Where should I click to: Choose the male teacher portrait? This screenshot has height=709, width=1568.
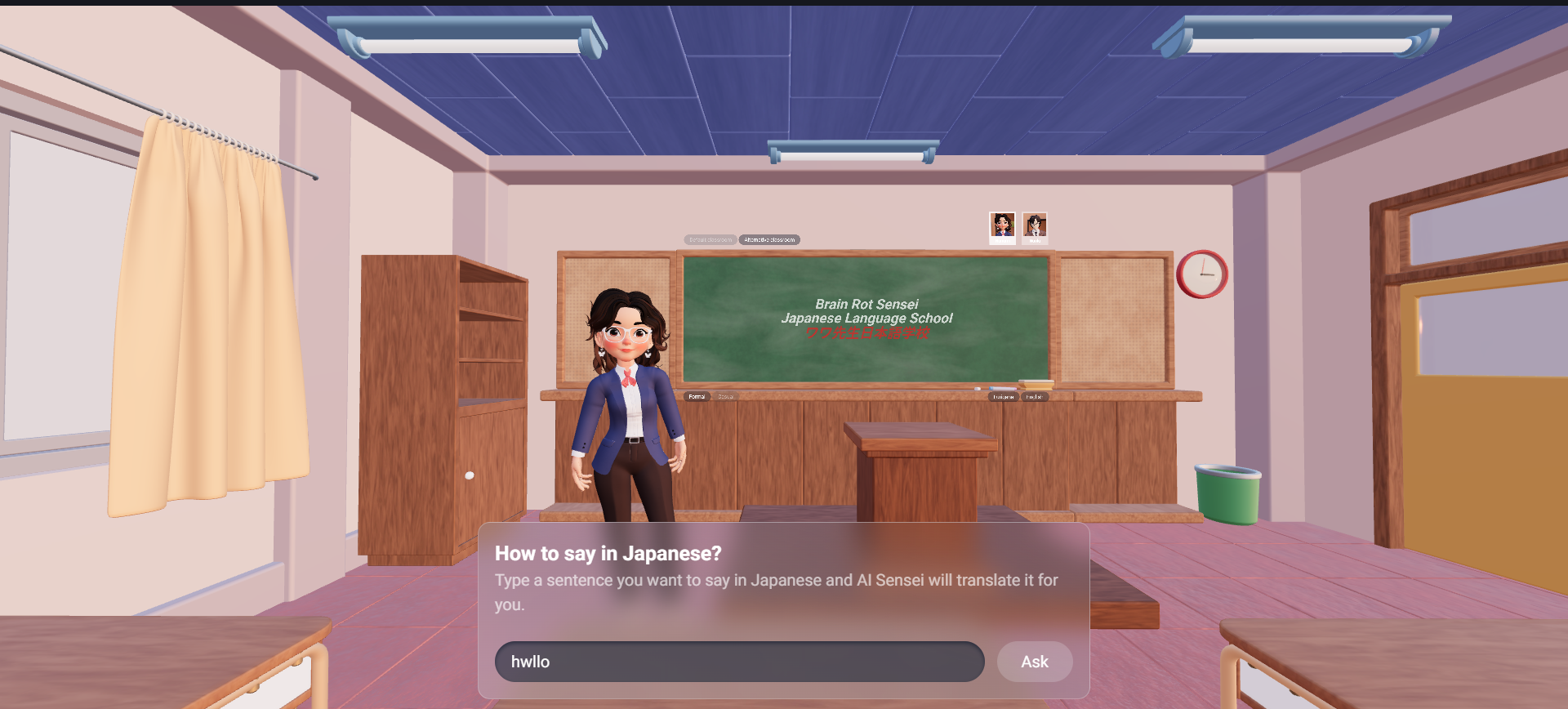[x=1035, y=227]
